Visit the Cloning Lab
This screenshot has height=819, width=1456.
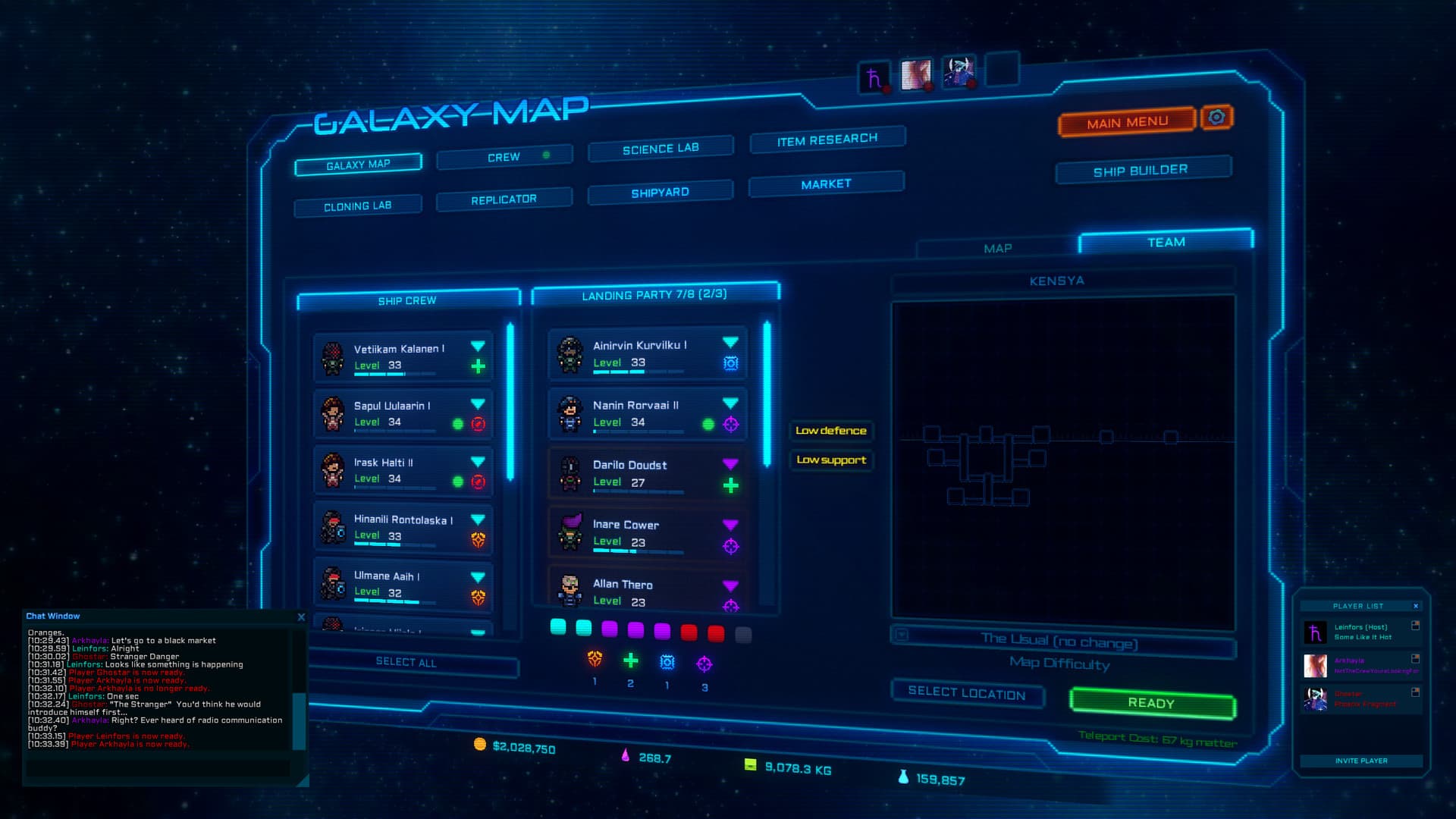coord(357,206)
